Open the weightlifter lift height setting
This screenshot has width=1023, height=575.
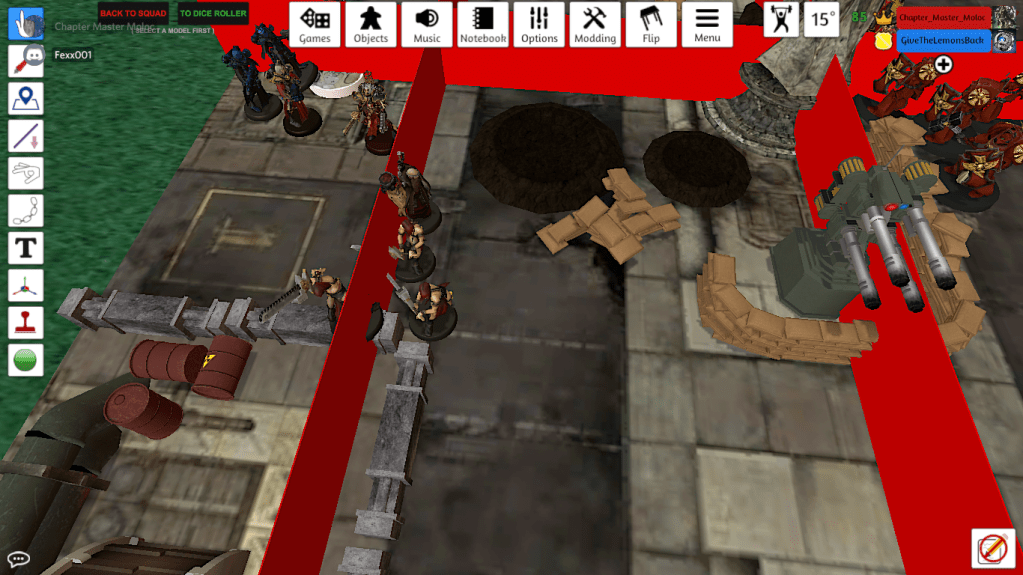[781, 19]
